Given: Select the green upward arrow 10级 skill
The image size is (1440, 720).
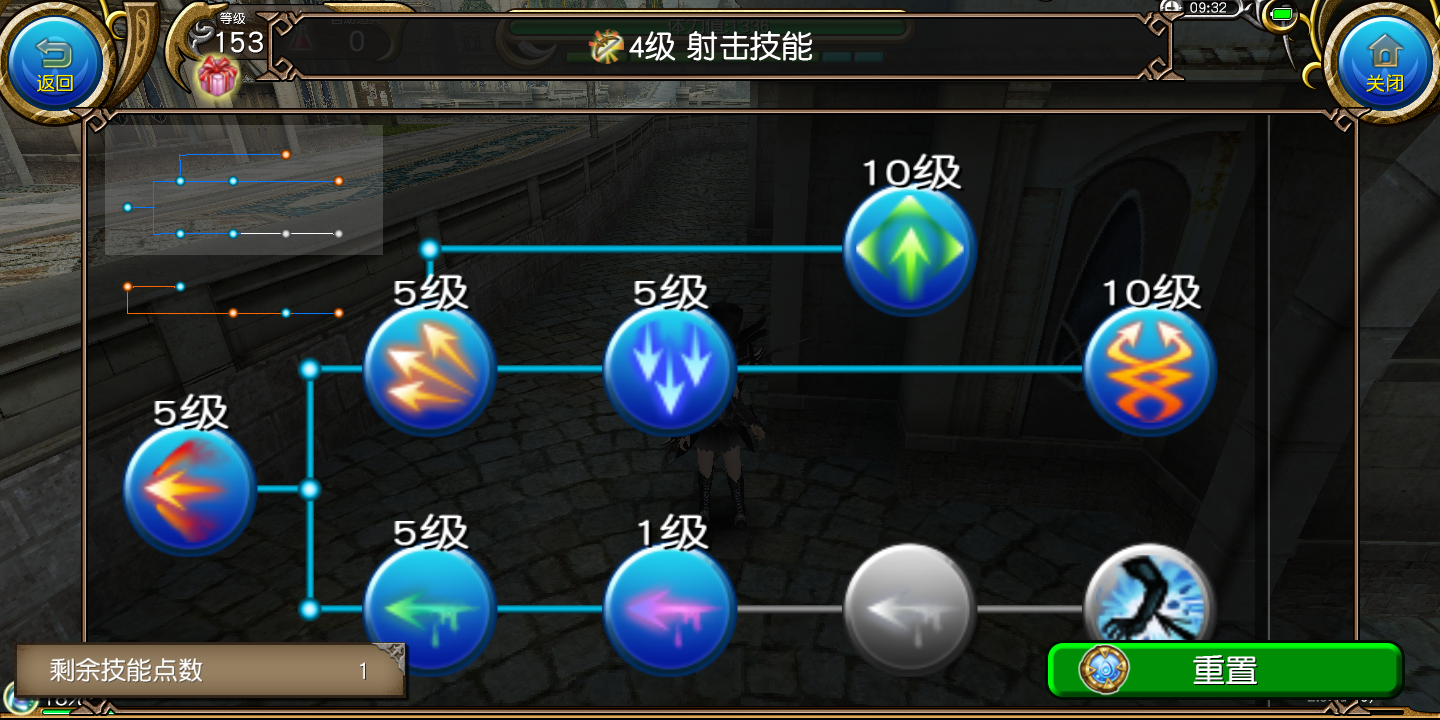Looking at the screenshot, I should [908, 250].
